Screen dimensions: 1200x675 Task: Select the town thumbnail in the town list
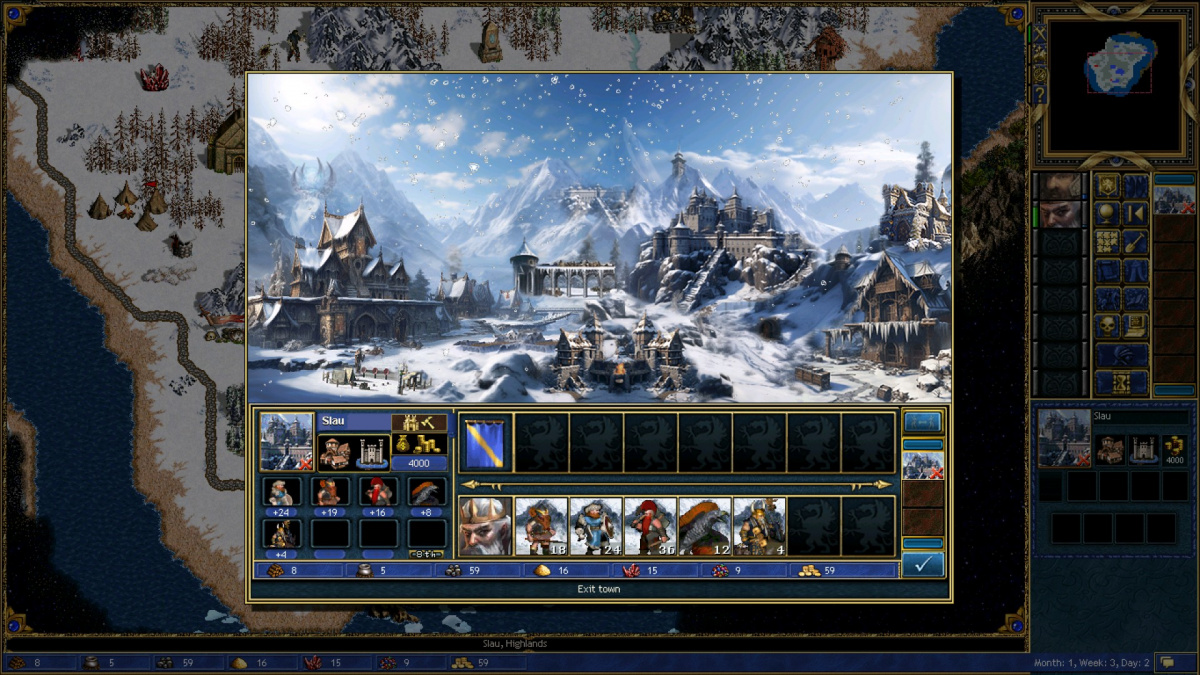point(923,465)
